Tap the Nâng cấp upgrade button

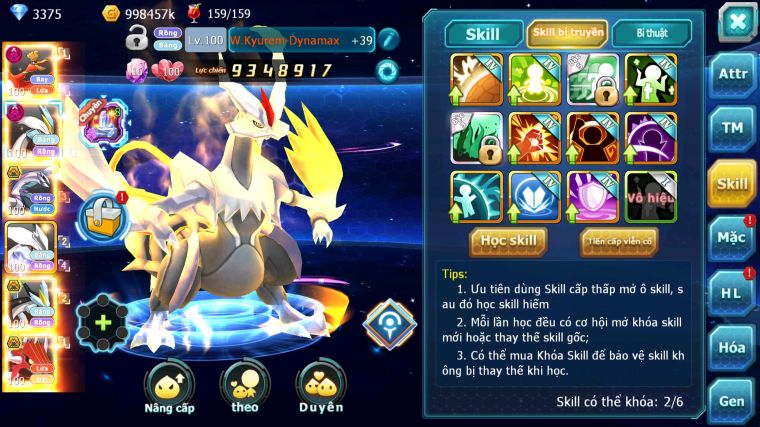click(x=169, y=387)
